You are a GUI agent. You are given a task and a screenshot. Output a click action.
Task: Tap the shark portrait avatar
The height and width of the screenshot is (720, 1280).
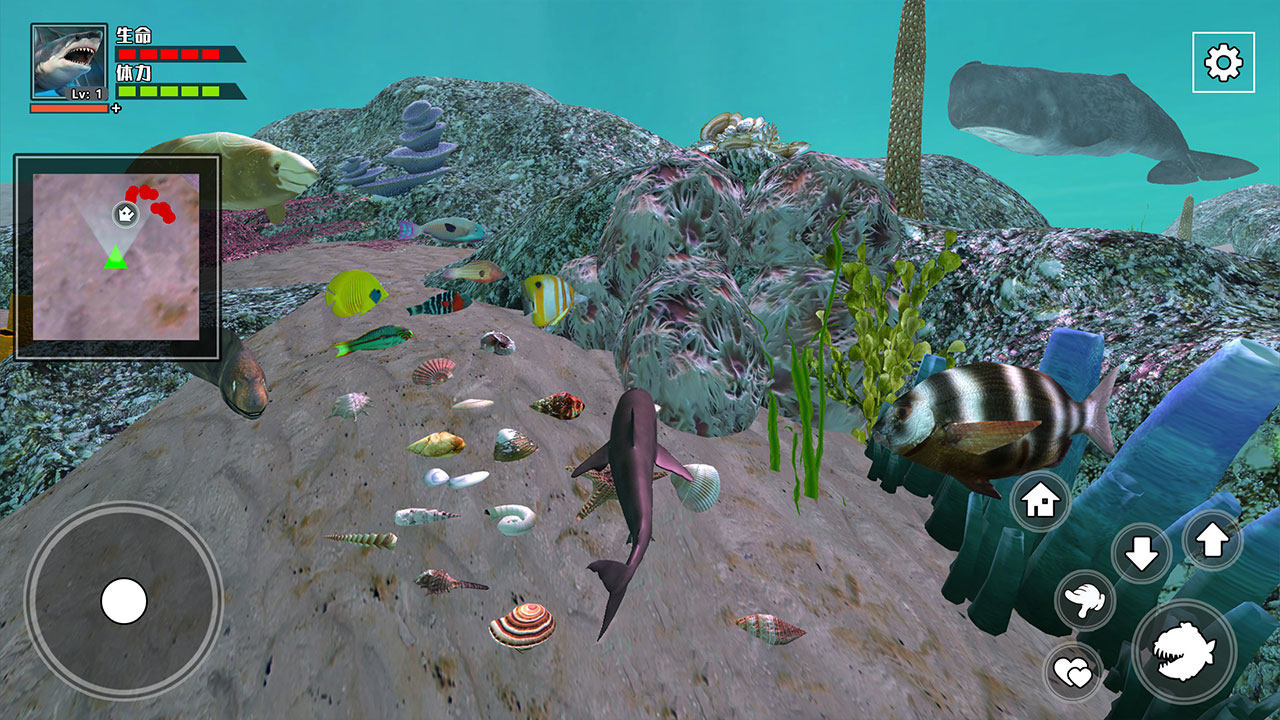[x=69, y=62]
